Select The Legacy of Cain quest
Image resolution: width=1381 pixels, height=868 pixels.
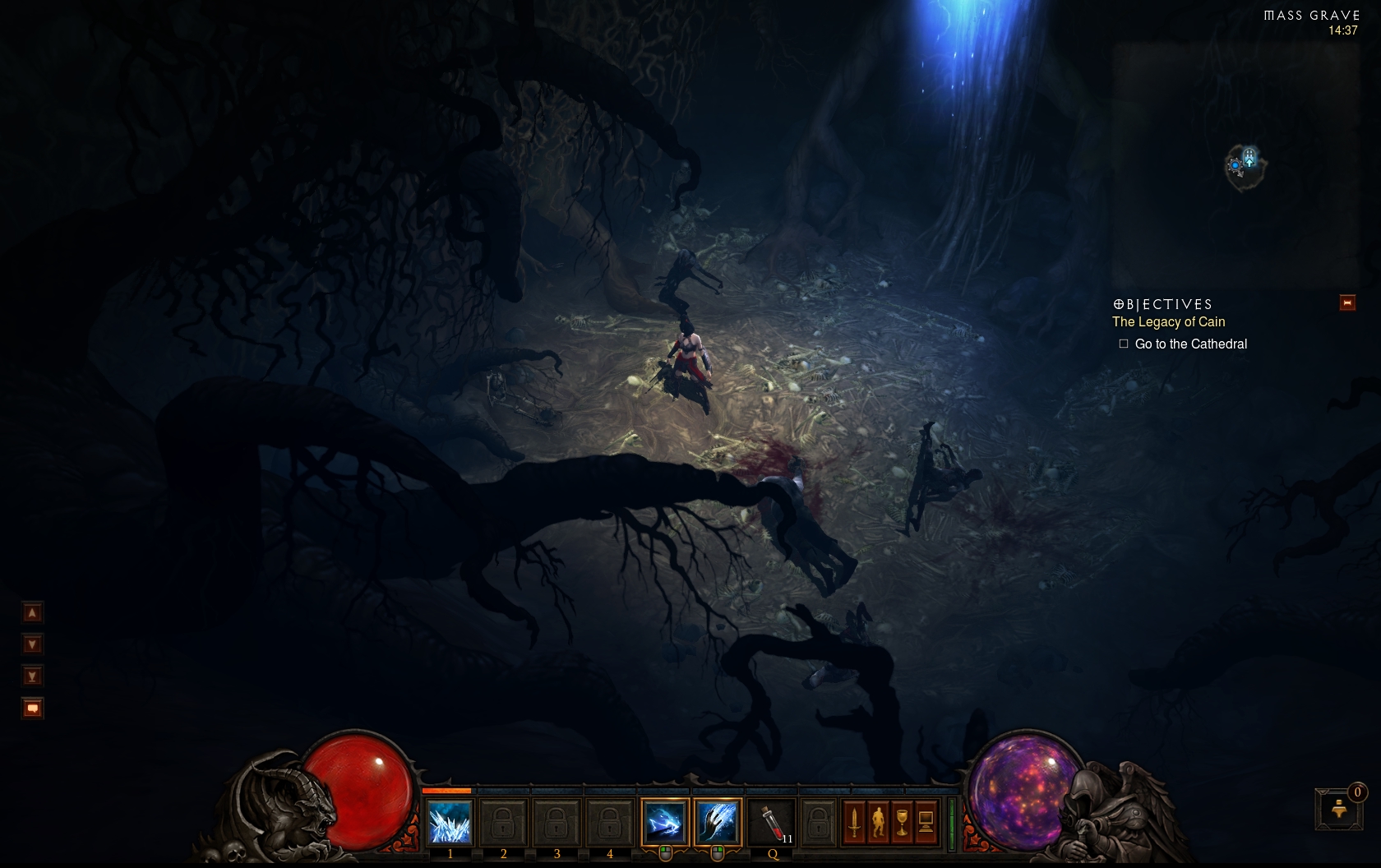point(1168,322)
